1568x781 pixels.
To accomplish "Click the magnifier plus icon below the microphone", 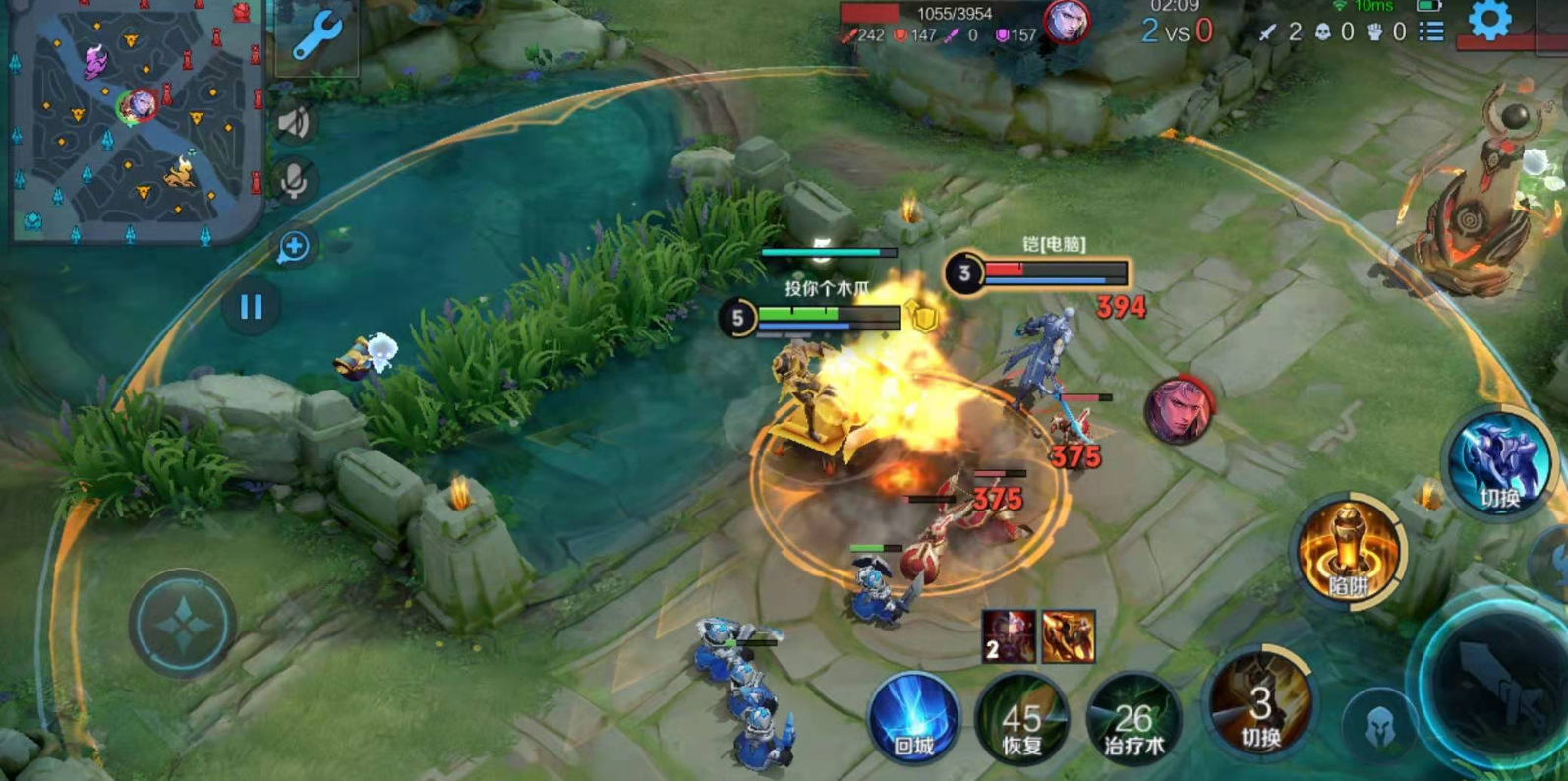I will 293,247.
